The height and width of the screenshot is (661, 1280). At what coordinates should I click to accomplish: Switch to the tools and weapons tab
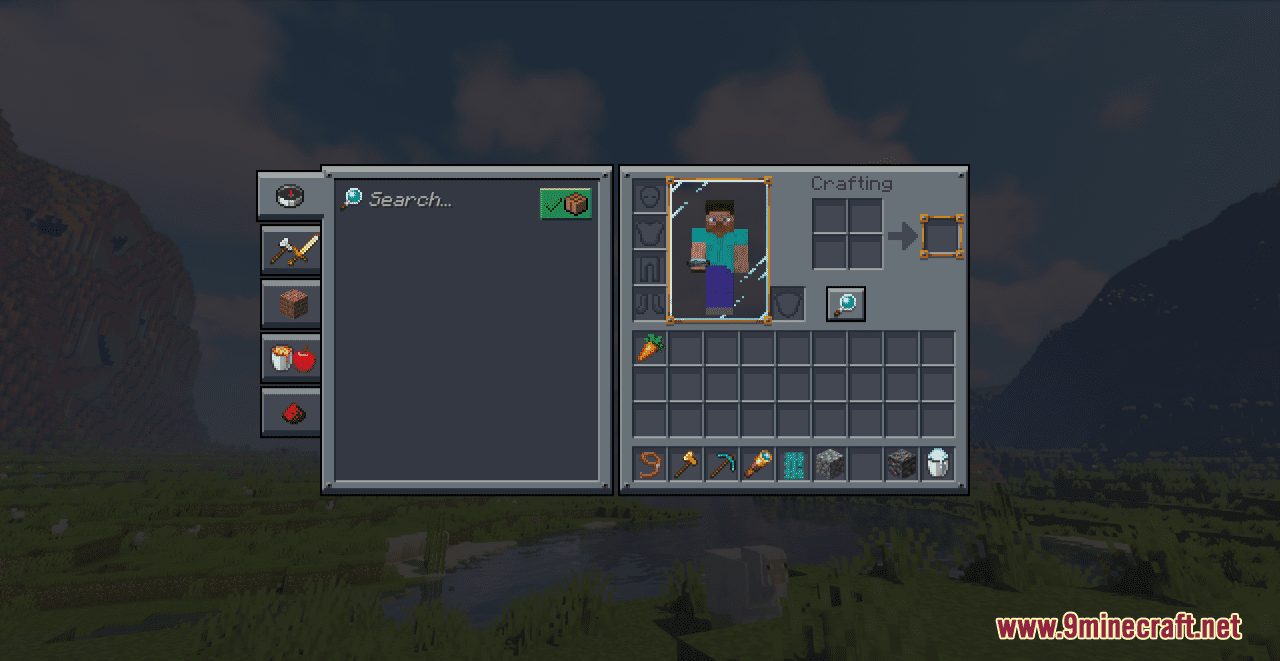pos(291,249)
